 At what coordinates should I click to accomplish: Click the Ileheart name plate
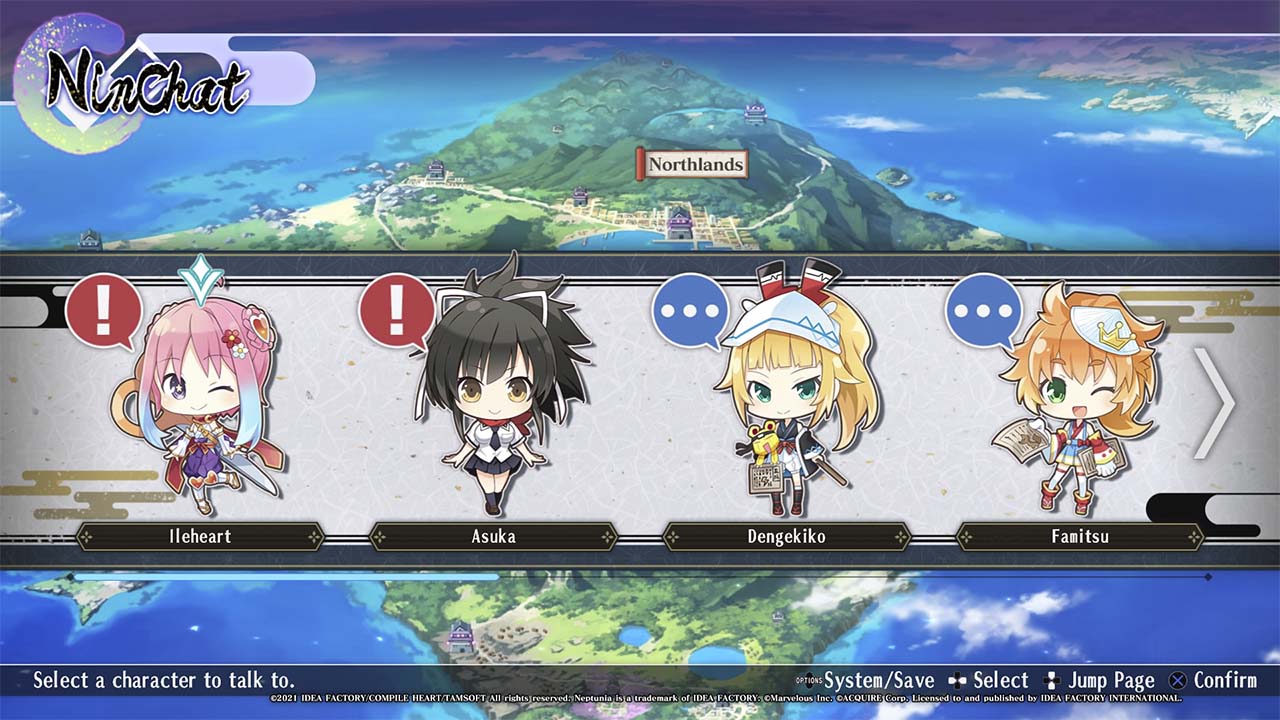coord(200,537)
